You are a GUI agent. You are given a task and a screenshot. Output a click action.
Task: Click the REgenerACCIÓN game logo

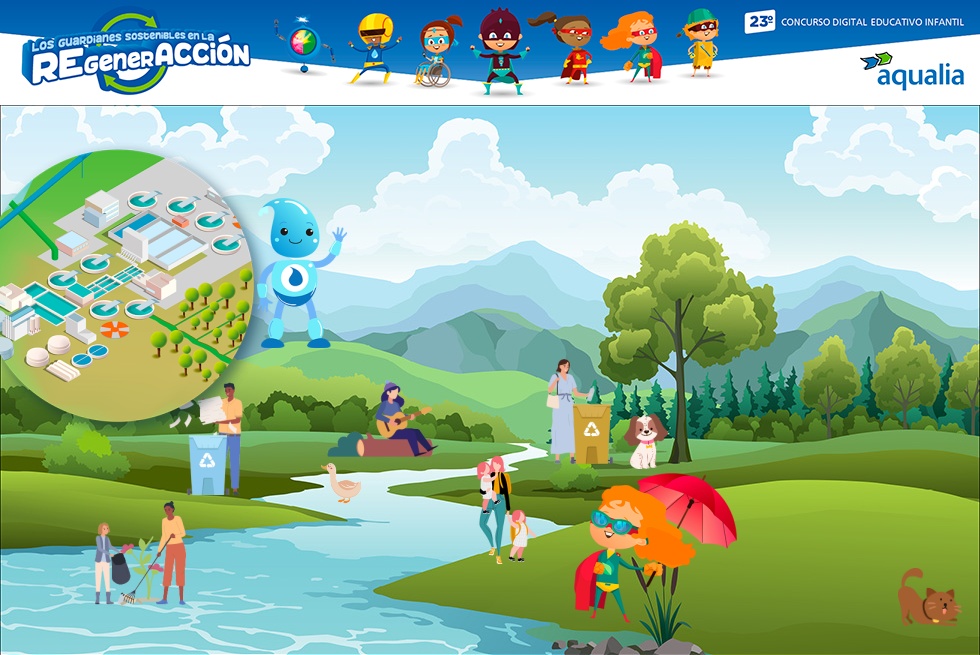(x=137, y=53)
